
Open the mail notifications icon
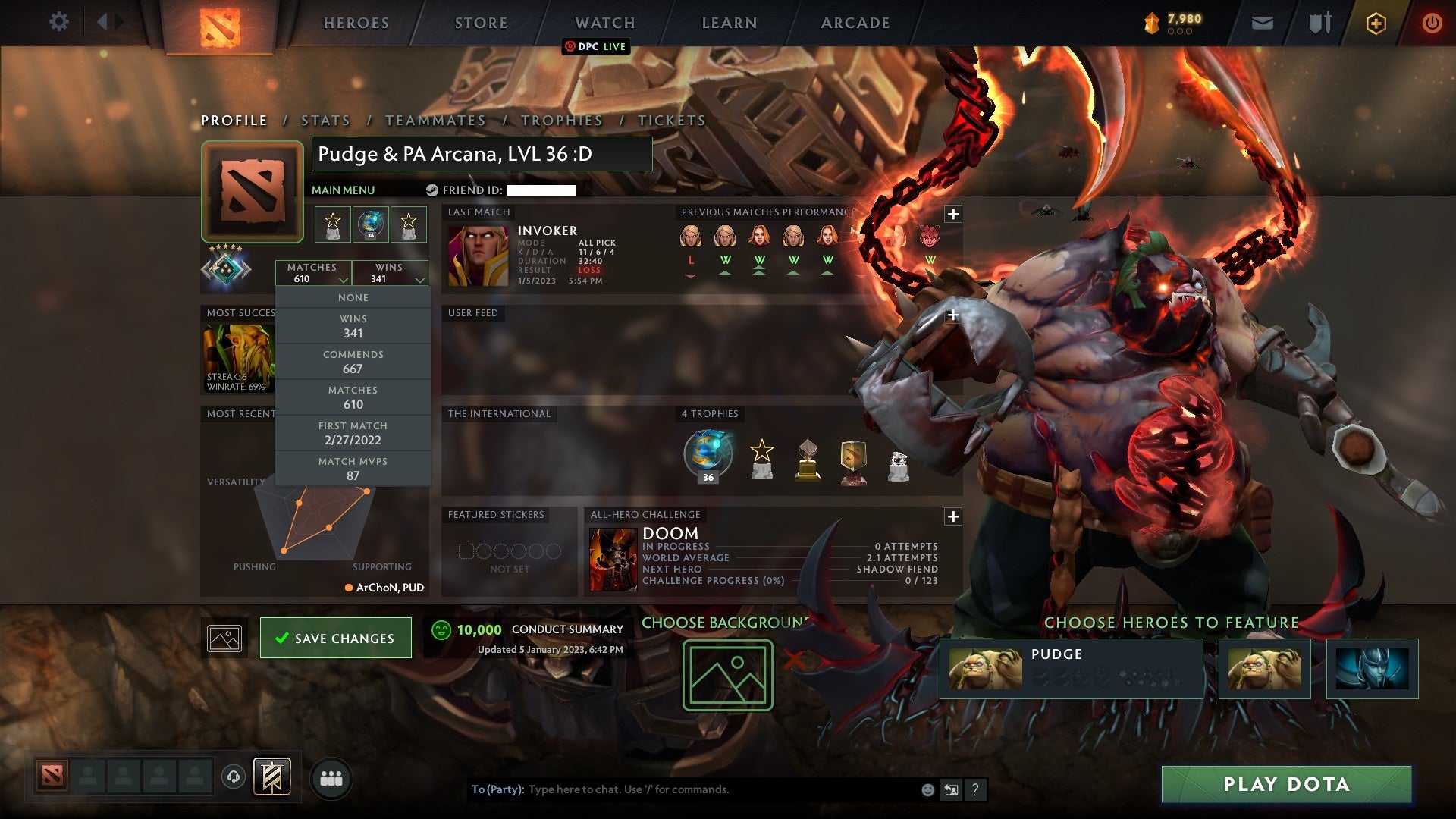coord(1262,22)
